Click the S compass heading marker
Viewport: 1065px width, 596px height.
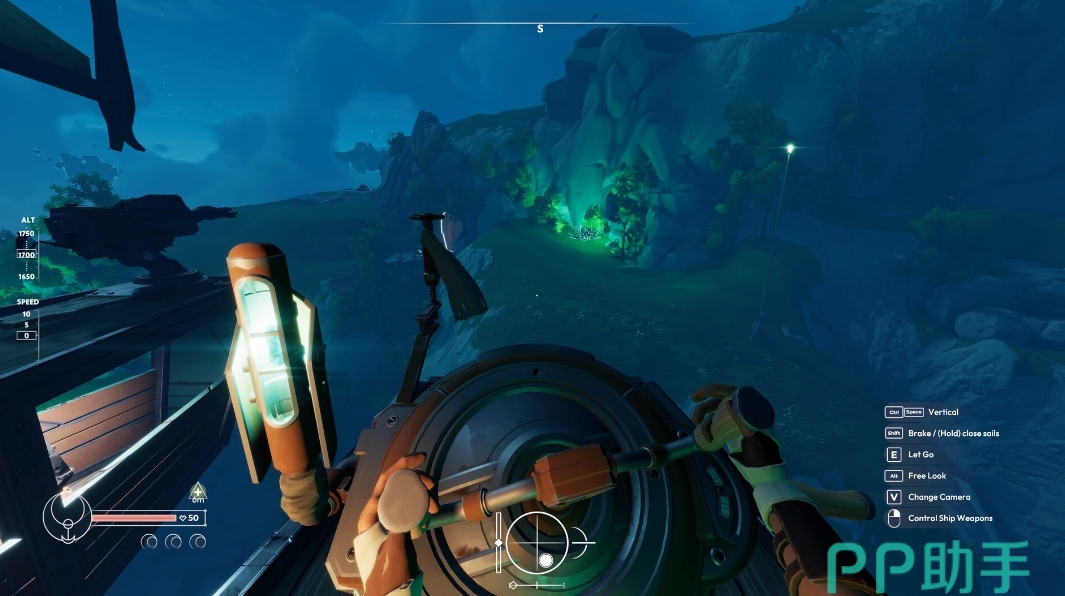point(540,29)
